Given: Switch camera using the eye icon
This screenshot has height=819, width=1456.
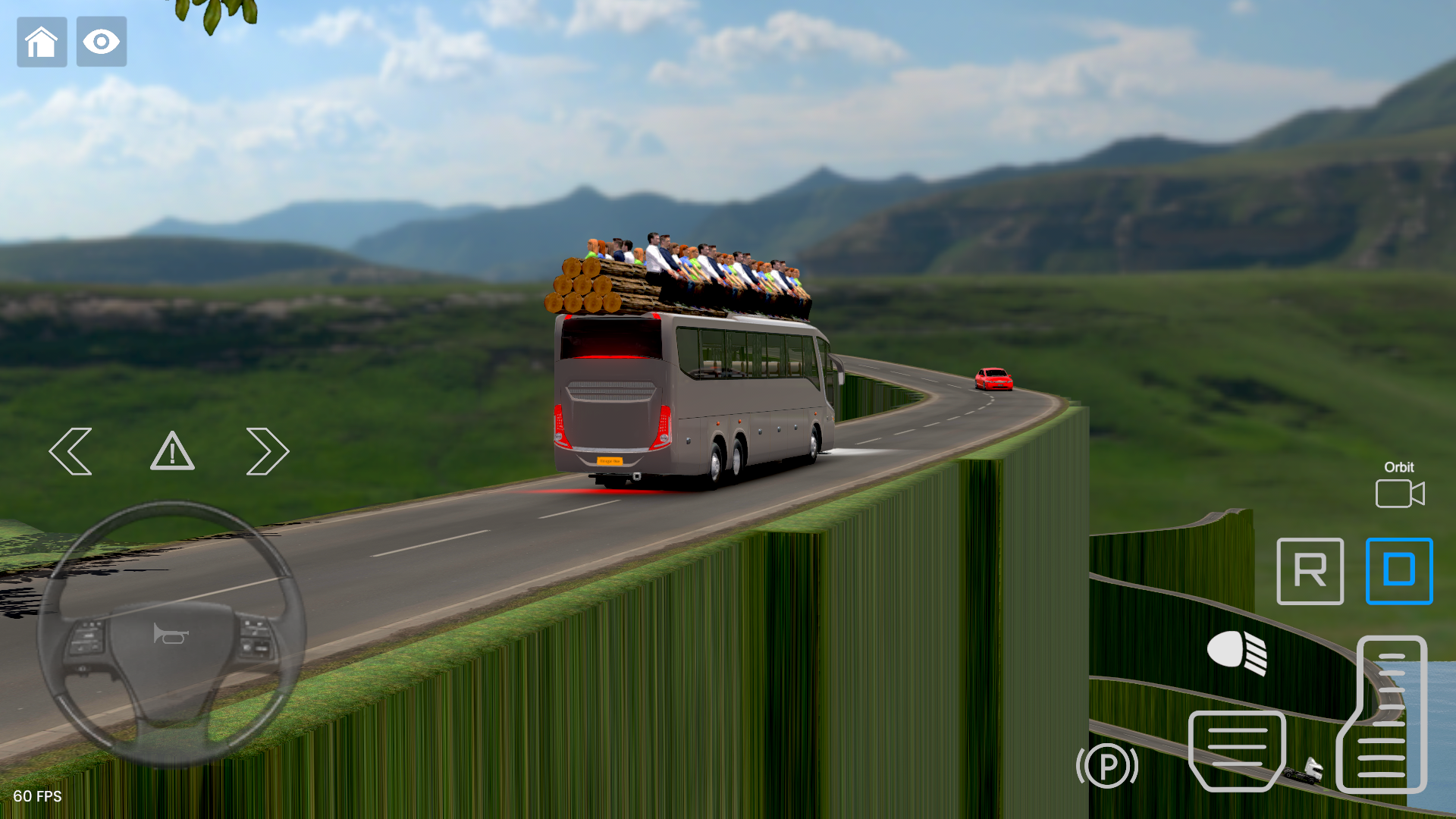Looking at the screenshot, I should tap(101, 42).
